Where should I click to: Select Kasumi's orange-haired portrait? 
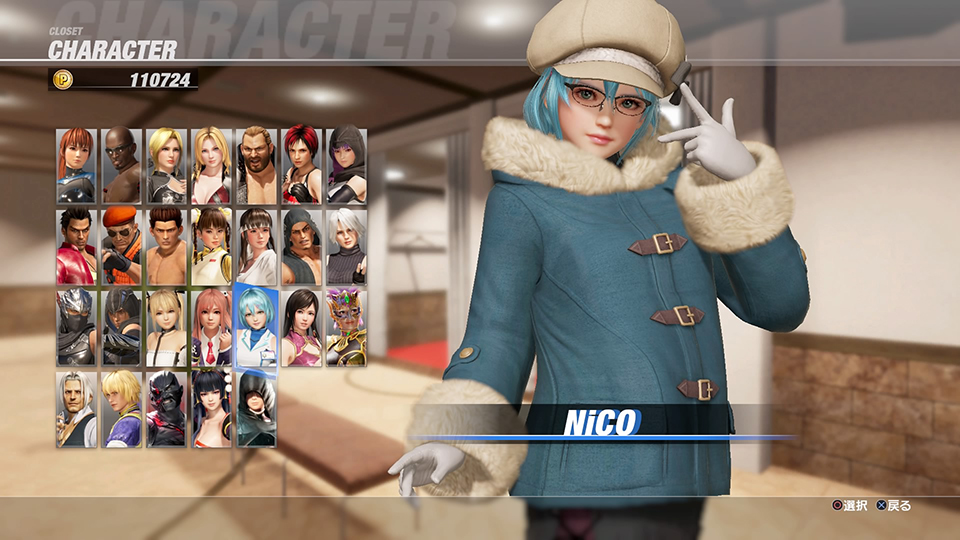click(x=76, y=165)
